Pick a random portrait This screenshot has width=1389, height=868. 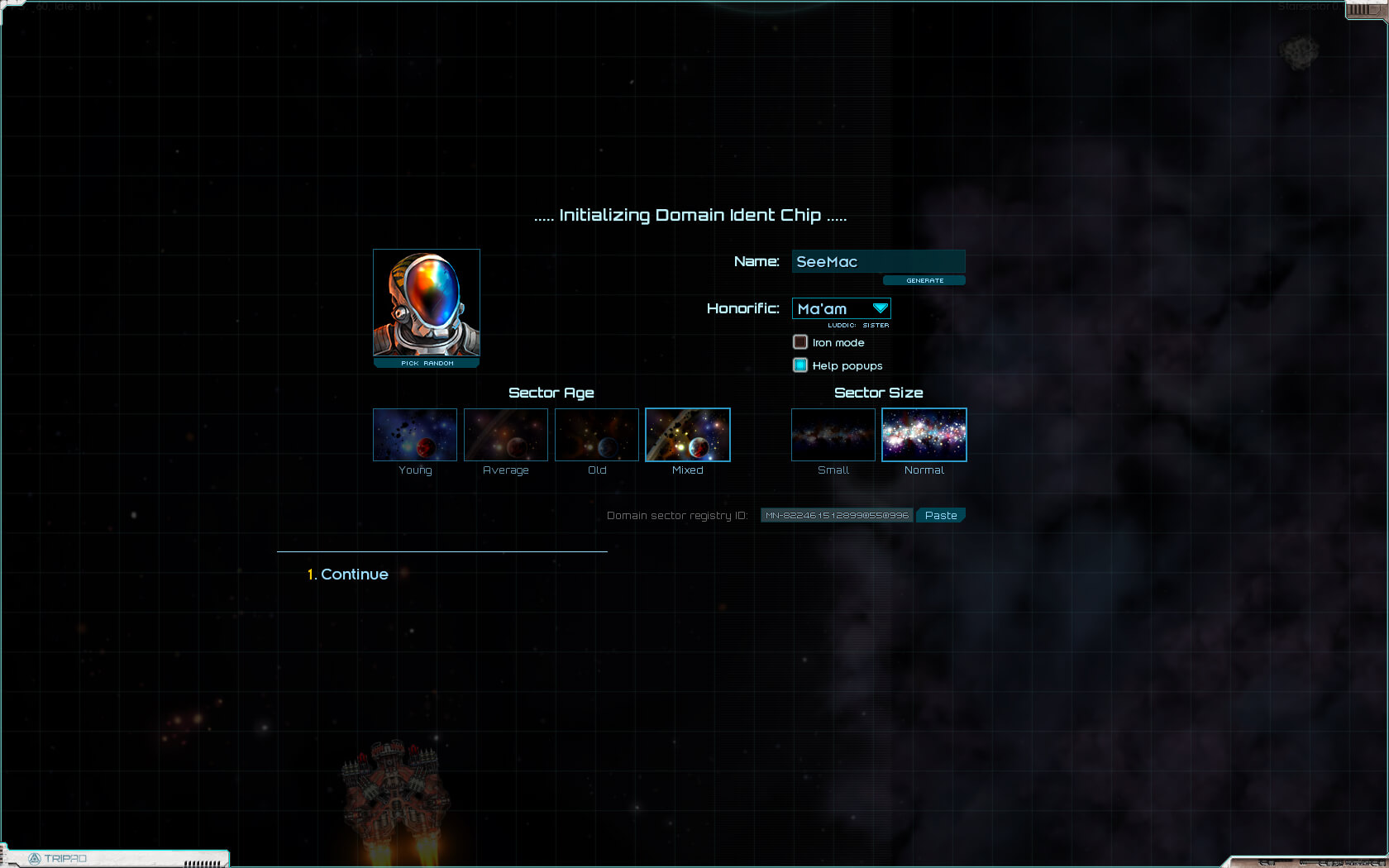[x=427, y=363]
